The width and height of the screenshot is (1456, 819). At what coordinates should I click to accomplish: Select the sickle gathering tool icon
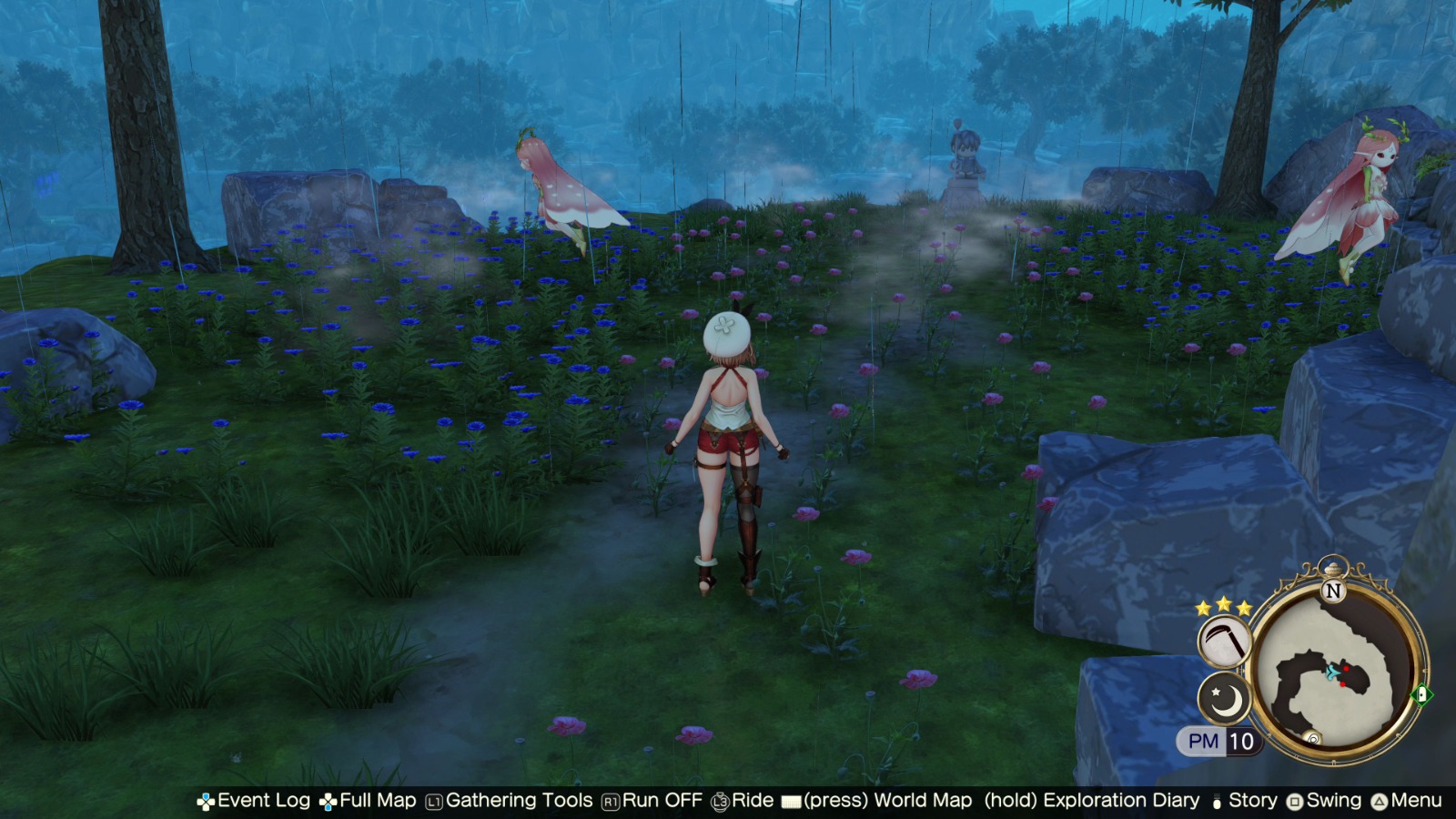[x=1224, y=641]
